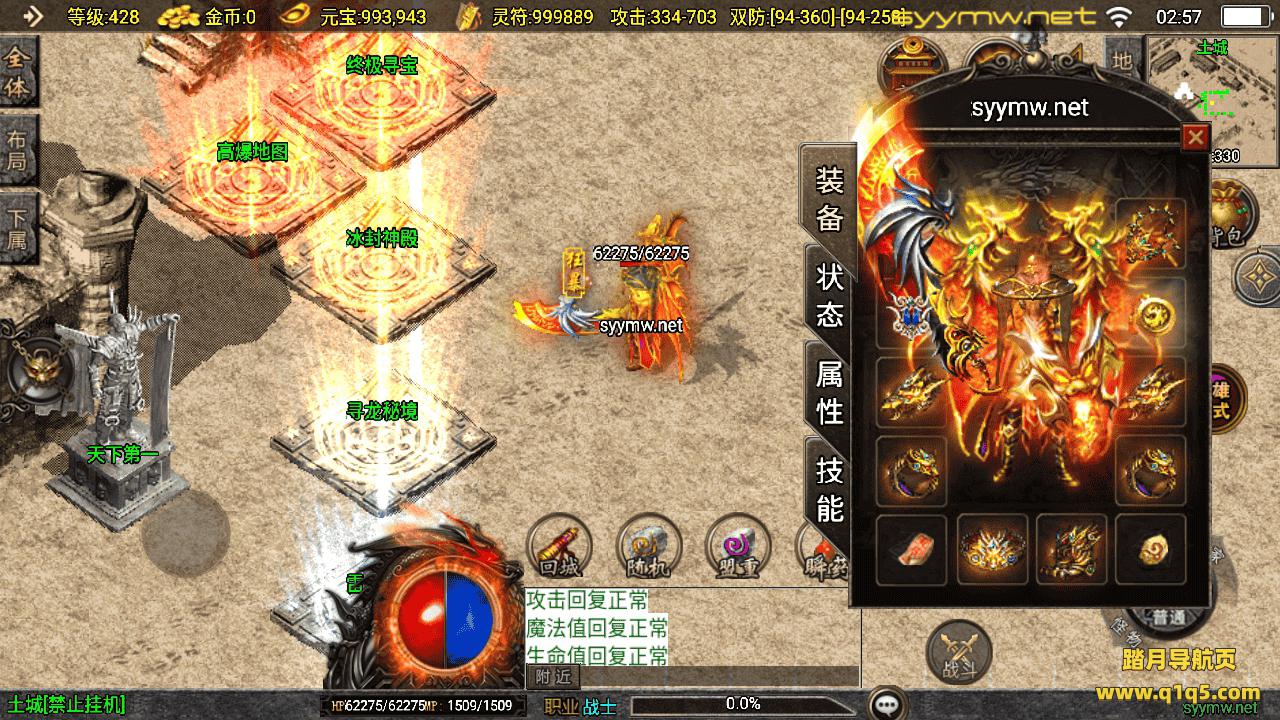Image resolution: width=1280 pixels, height=720 pixels.
Task: Open the 属性 attributes tab
Action: (830, 392)
